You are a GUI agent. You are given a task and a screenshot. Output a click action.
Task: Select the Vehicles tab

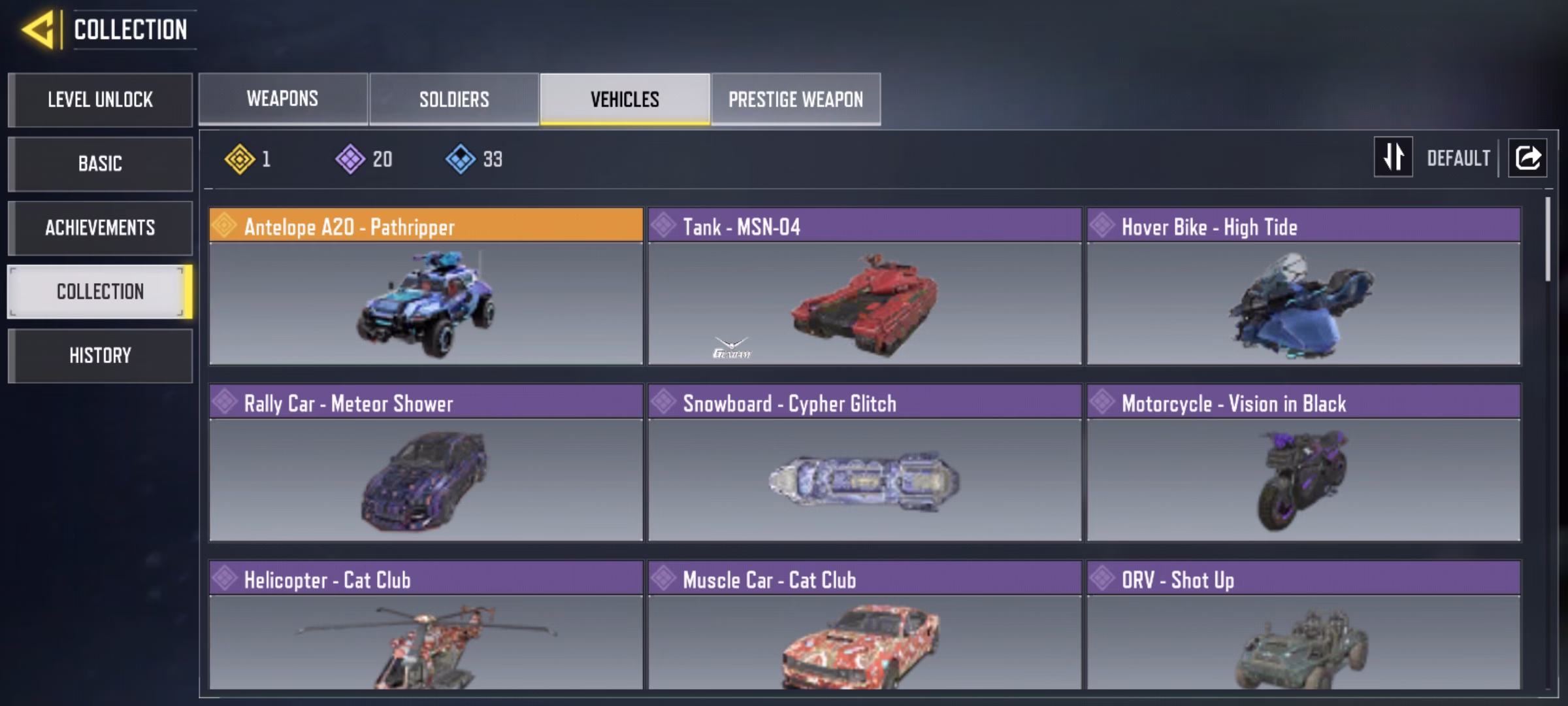(625, 99)
